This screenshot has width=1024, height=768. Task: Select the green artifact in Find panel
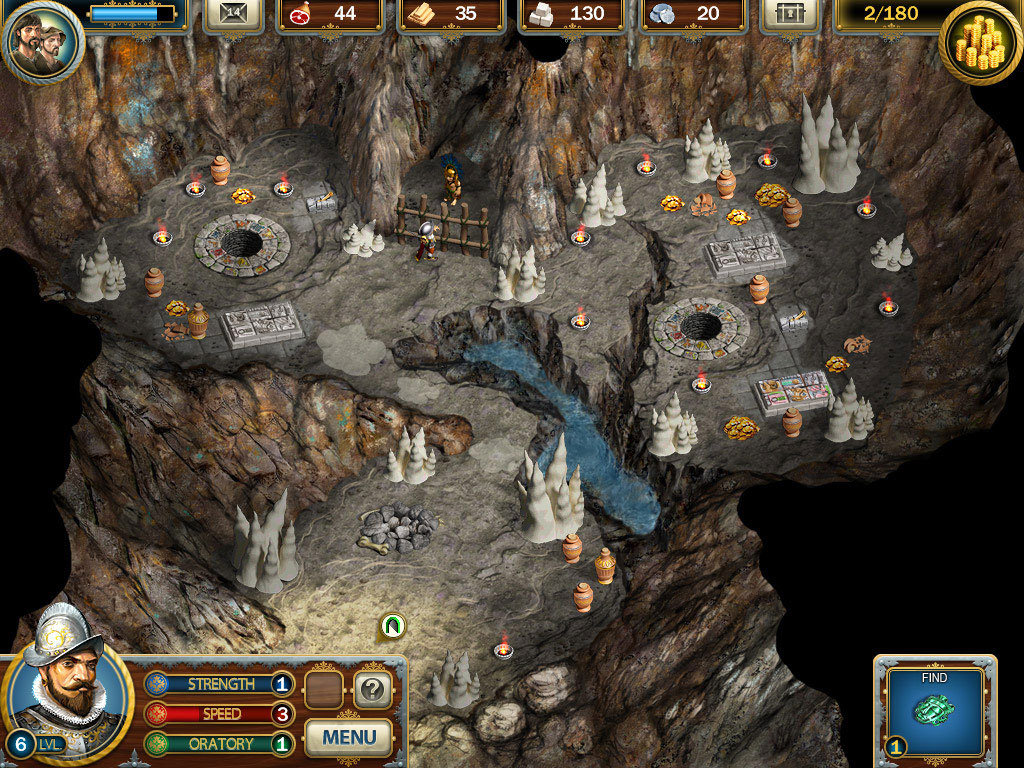click(x=934, y=711)
